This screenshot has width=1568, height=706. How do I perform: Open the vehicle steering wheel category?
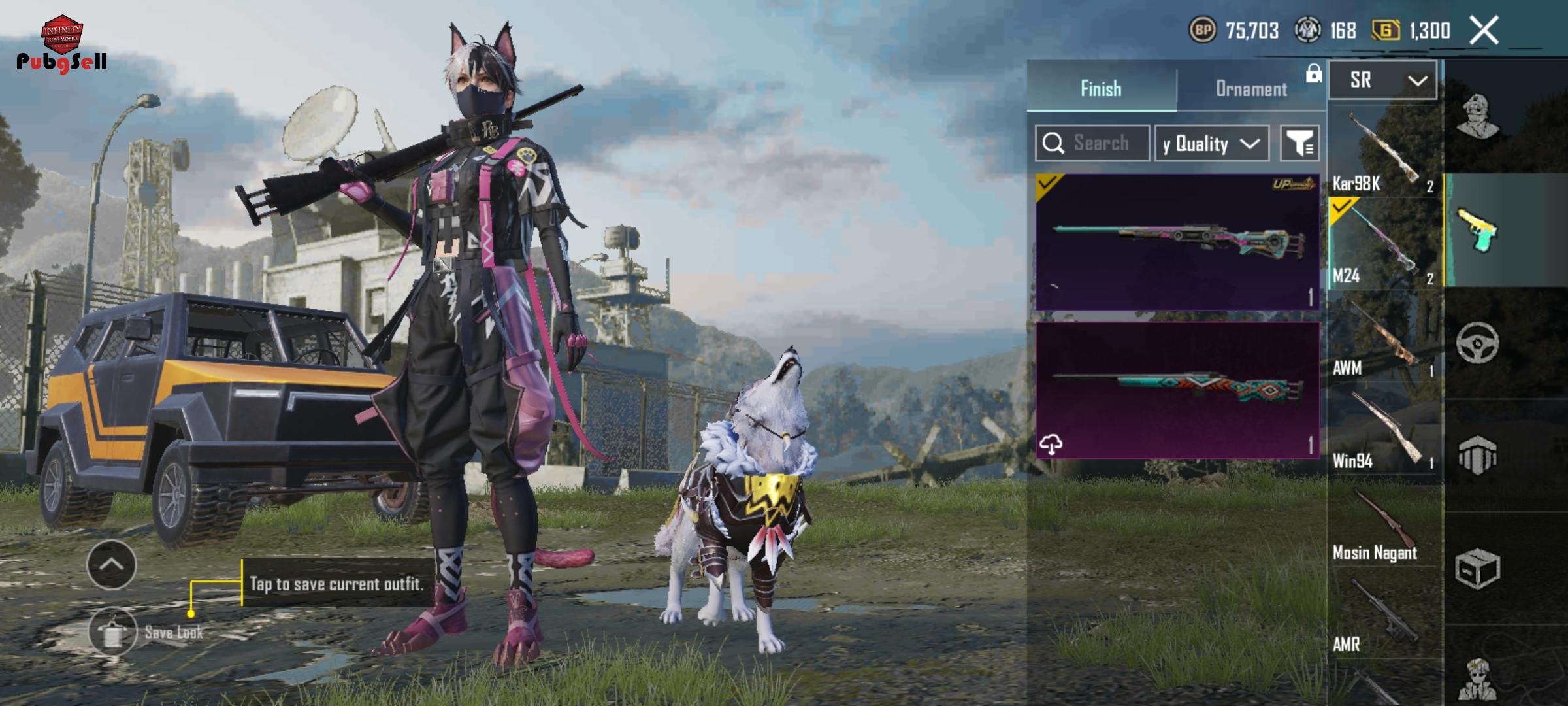tap(1477, 343)
